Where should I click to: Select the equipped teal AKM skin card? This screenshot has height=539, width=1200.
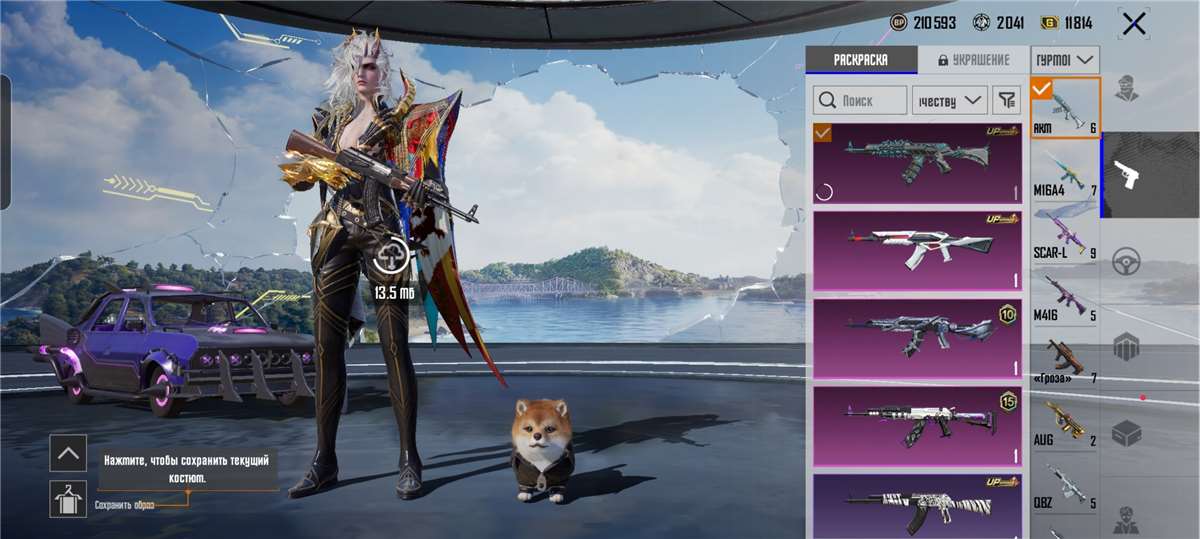(916, 162)
